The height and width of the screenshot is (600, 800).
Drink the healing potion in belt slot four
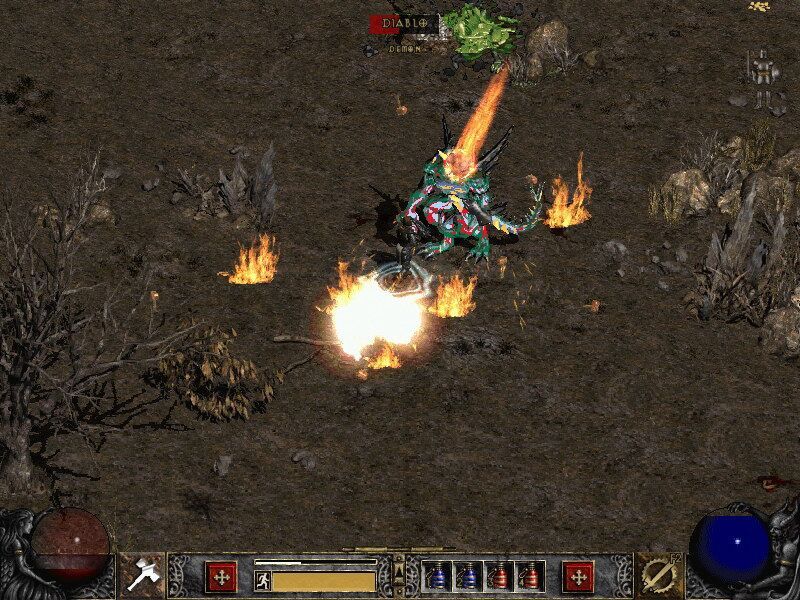[530, 577]
